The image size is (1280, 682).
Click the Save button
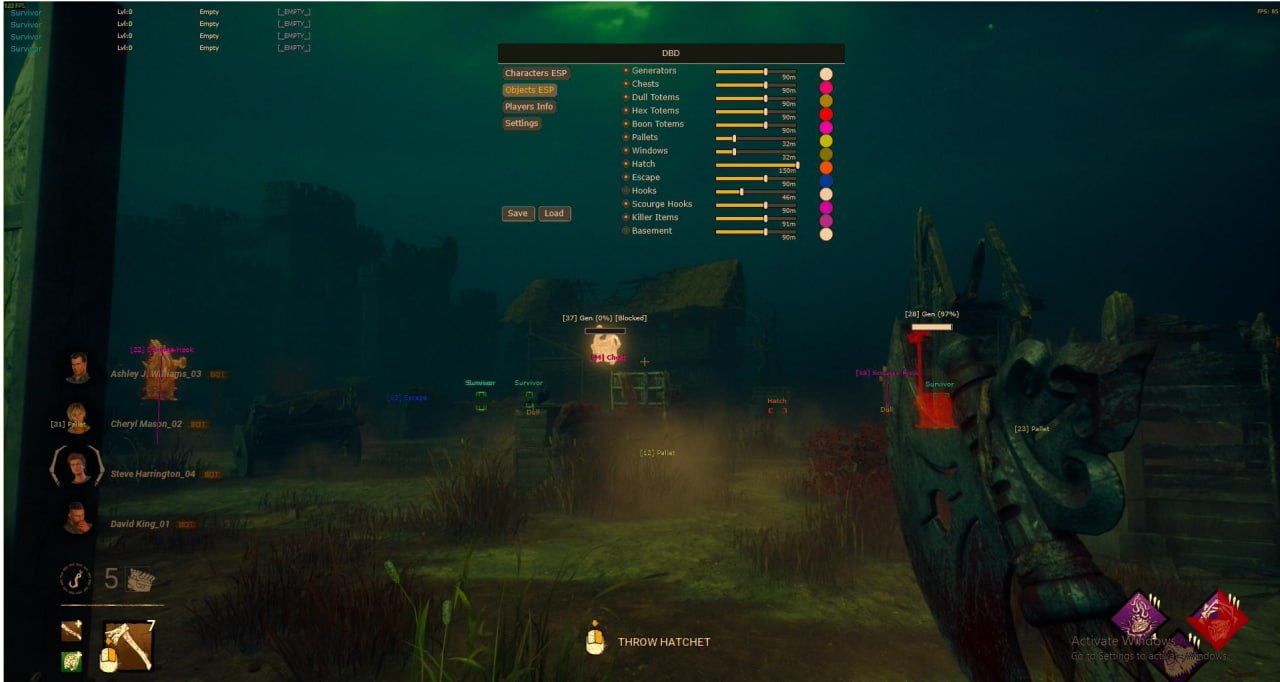pos(517,213)
